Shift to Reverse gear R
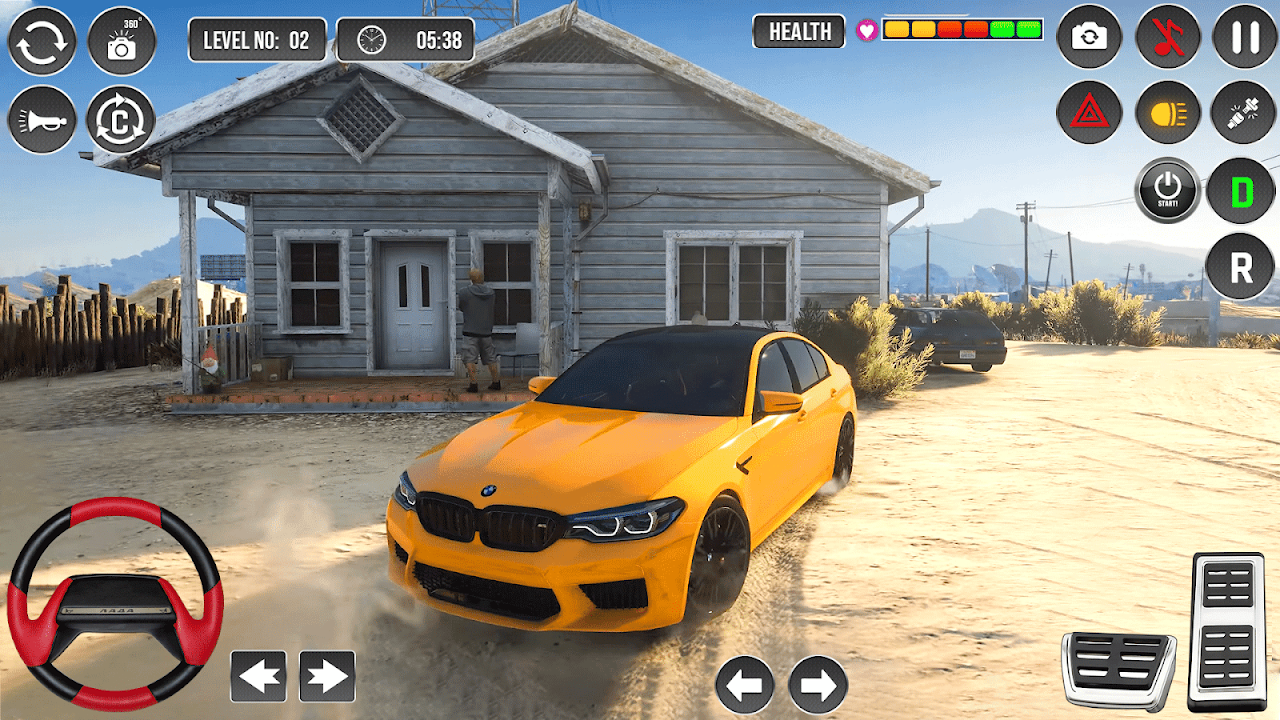Image resolution: width=1280 pixels, height=720 pixels. pos(1240,267)
